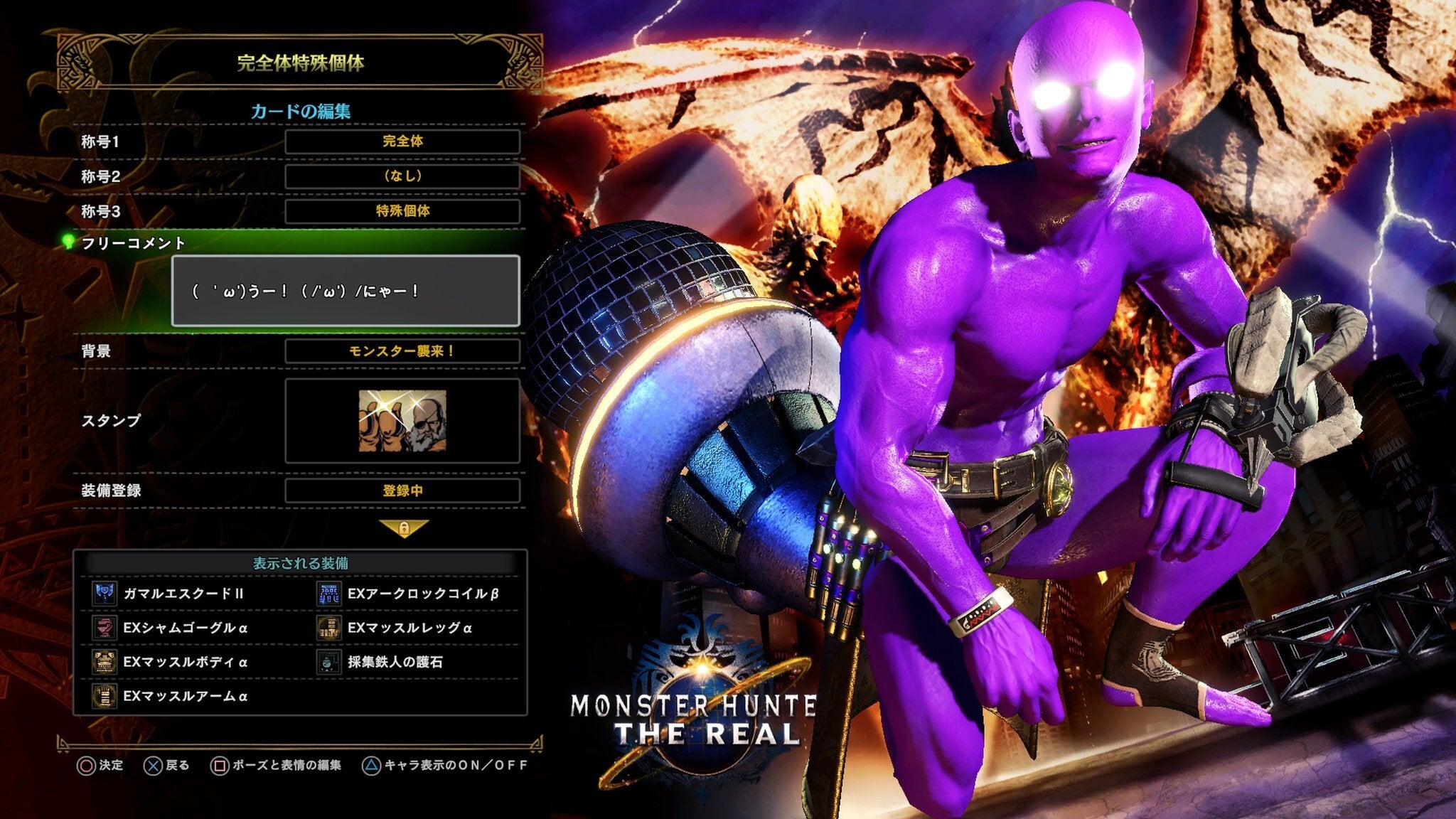Choose the 採集鉄人の護石 charm row
Image resolution: width=1456 pixels, height=819 pixels.
click(395, 662)
